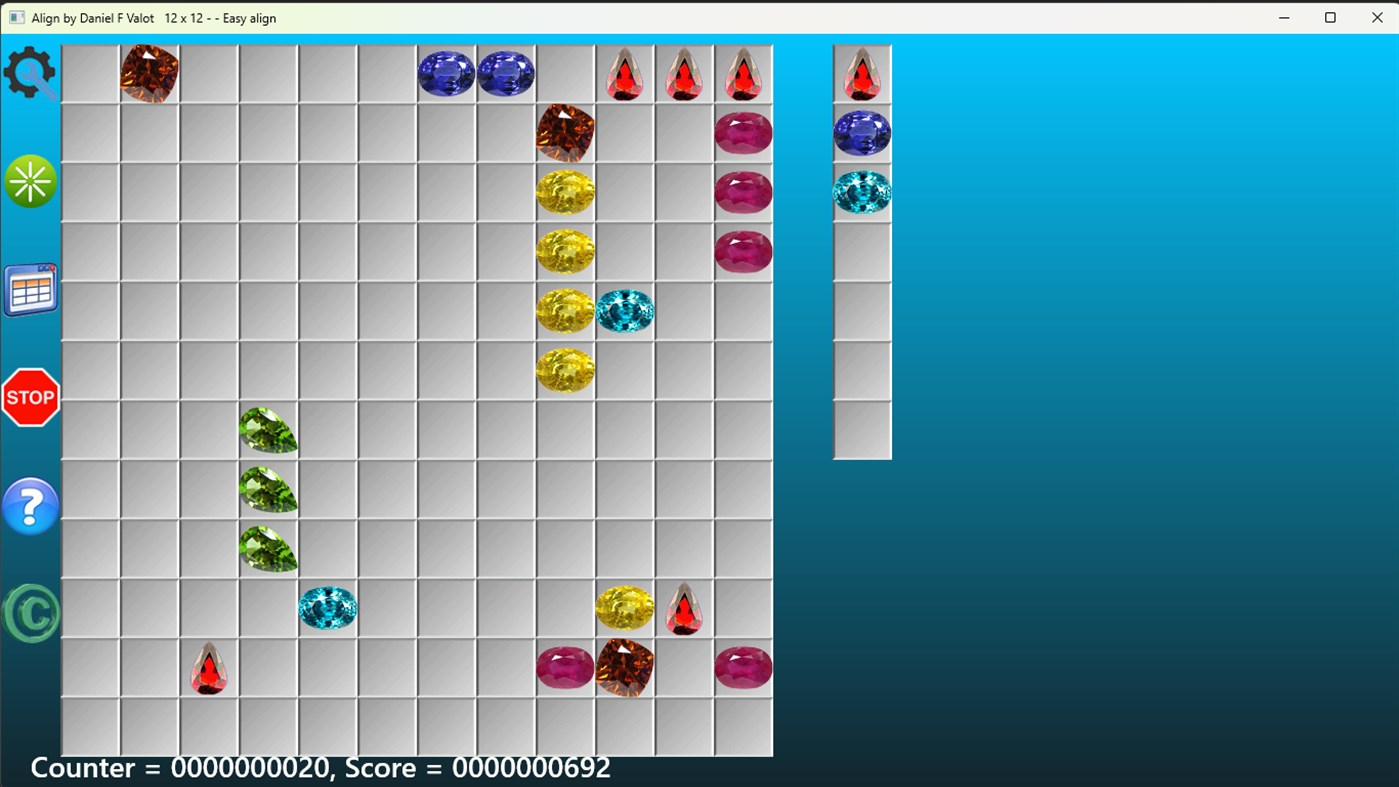Viewport: 1399px width, 787px height.
Task: Select the leftmost blue sapphire on the board
Action: (446, 72)
